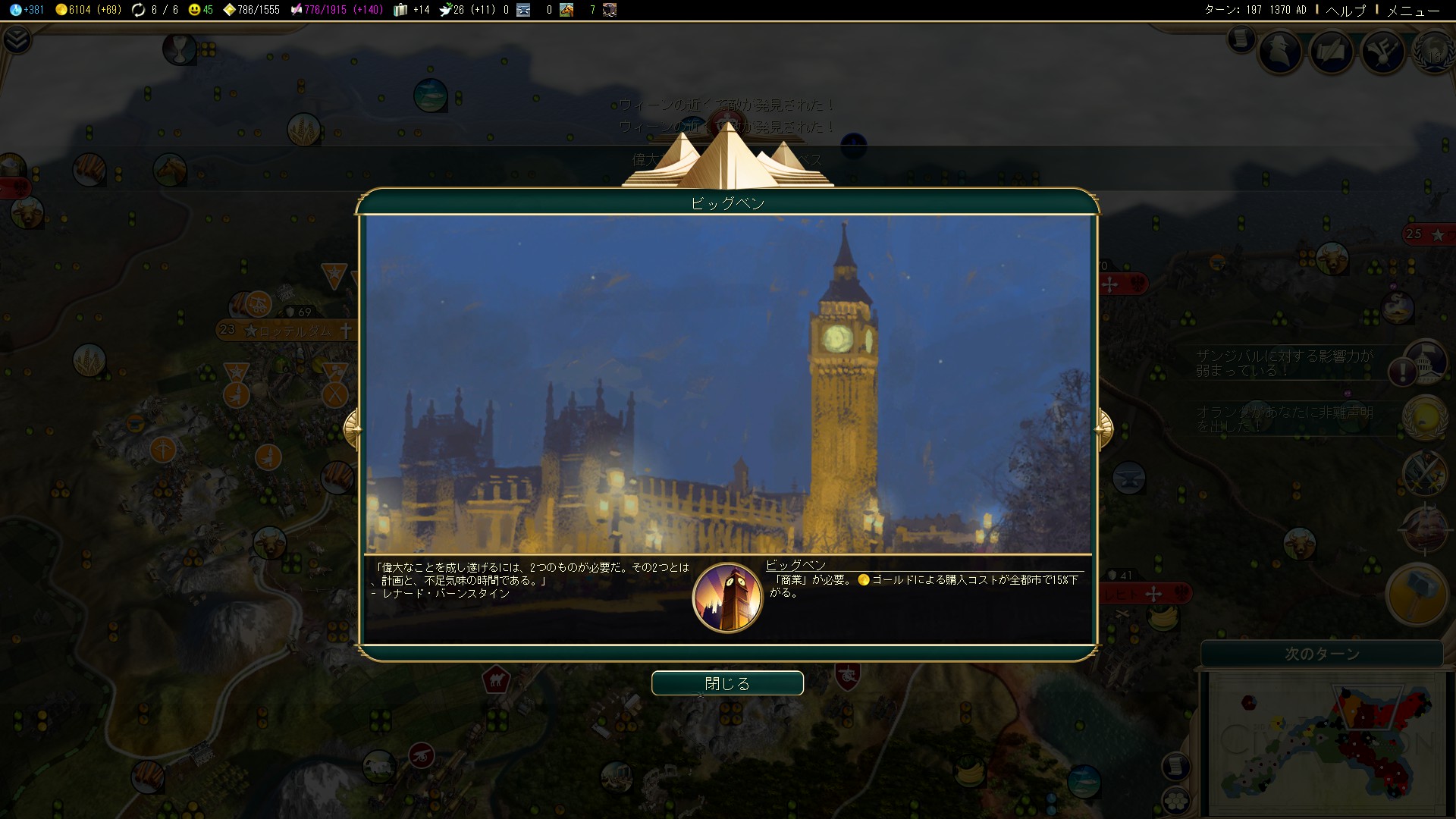
Task: Open the ヘルプ help screen
Action: pos(1345,10)
